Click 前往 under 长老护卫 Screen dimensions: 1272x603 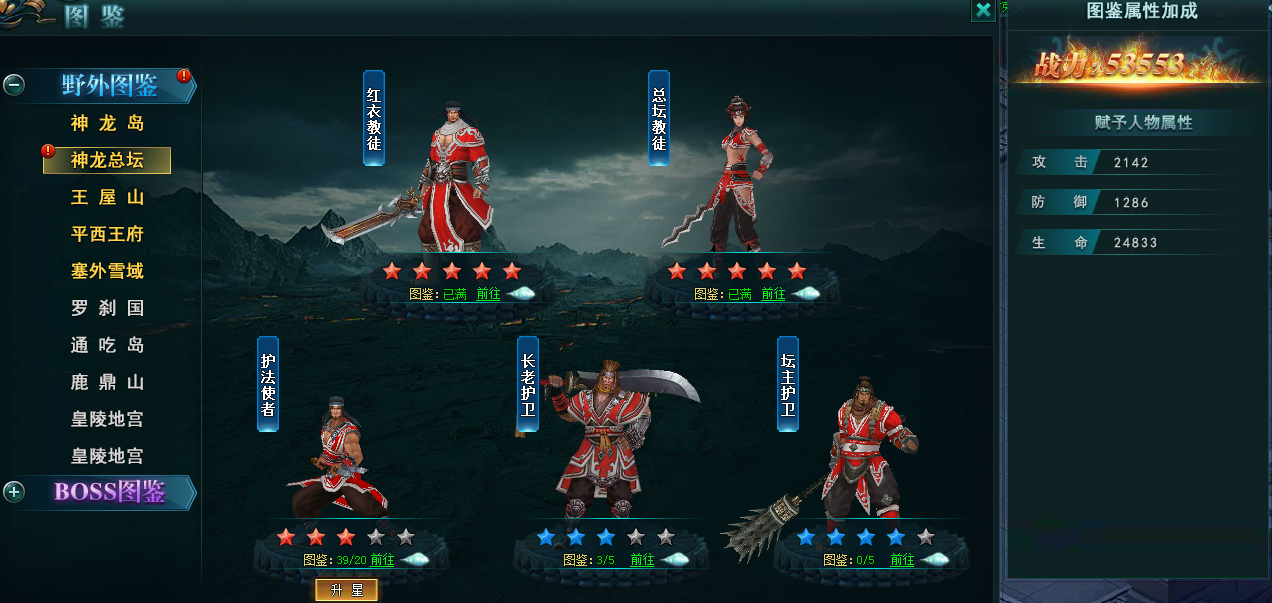[642, 560]
